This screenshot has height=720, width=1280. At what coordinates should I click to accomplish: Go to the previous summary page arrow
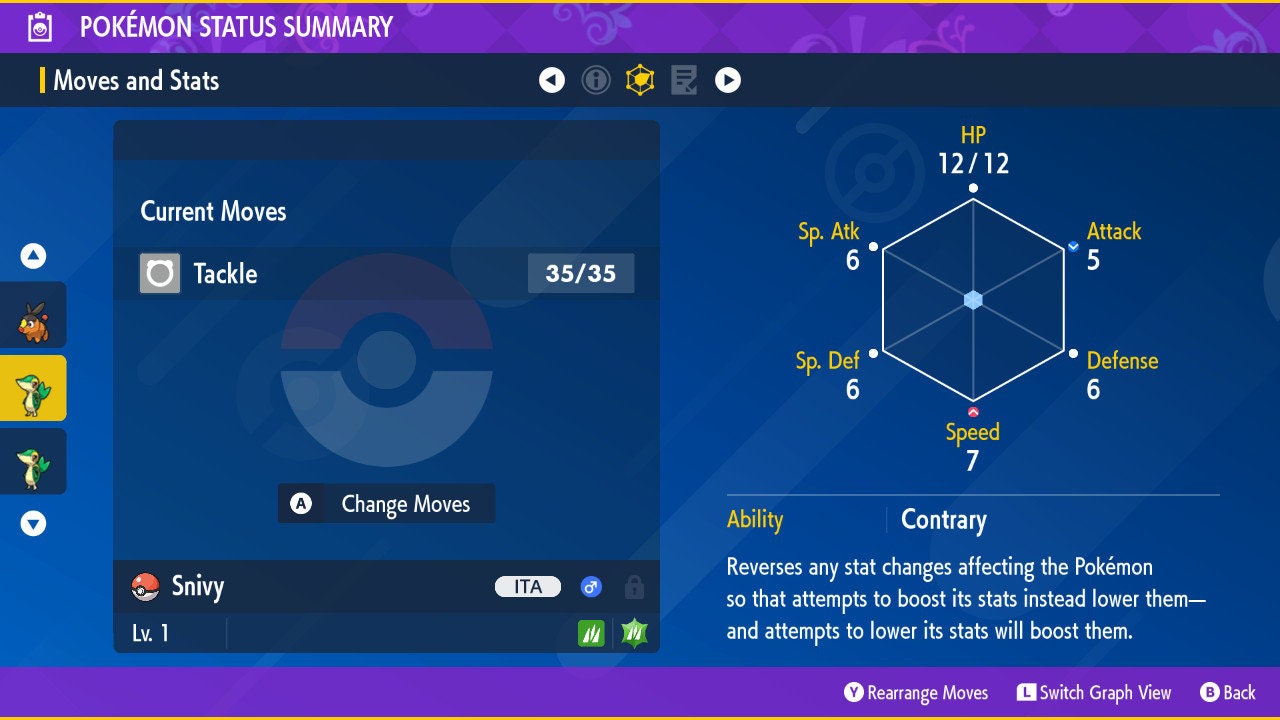pos(552,80)
